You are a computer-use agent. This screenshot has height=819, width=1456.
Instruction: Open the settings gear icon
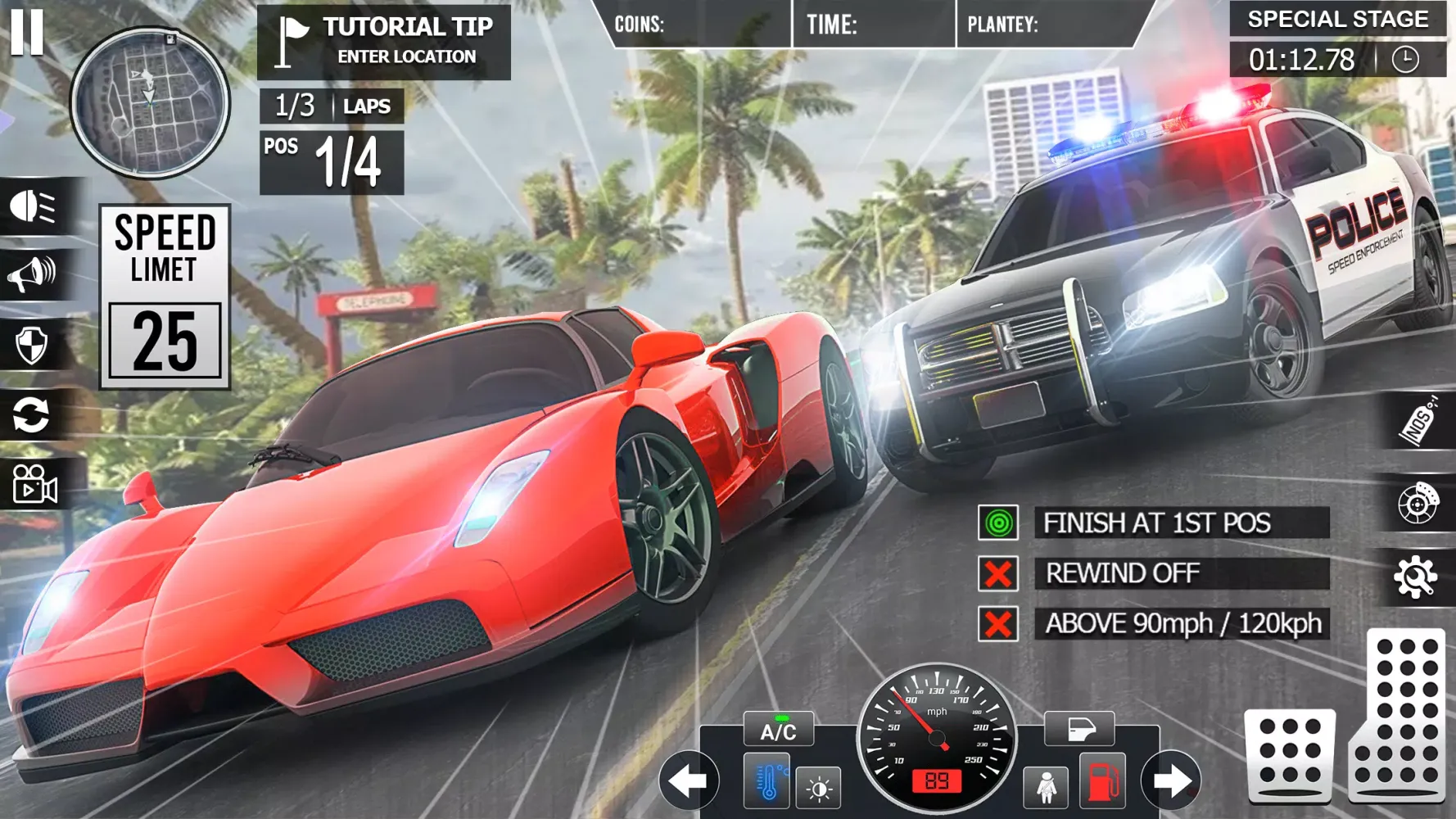tap(1416, 578)
